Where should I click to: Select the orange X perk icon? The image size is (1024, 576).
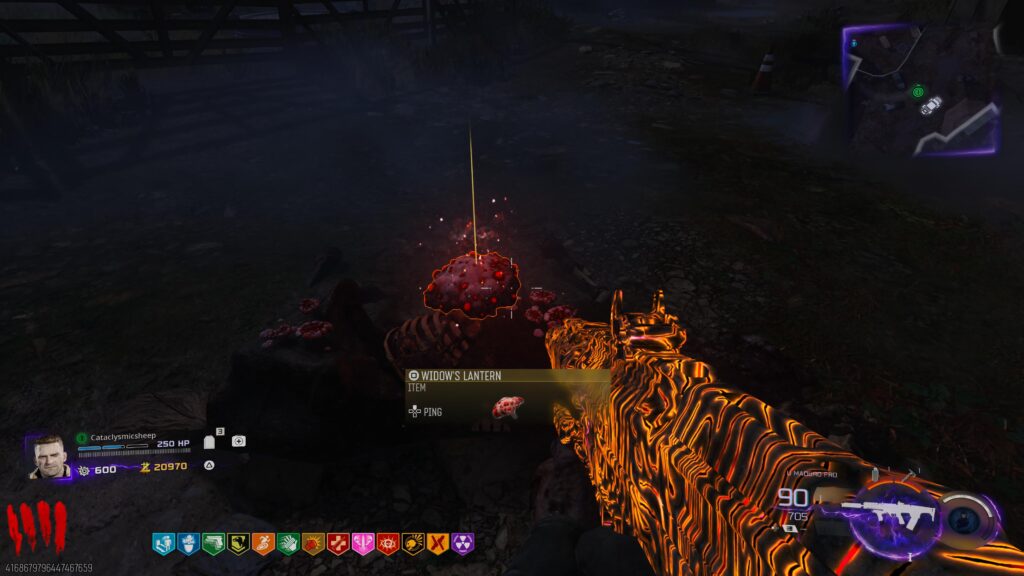[438, 543]
